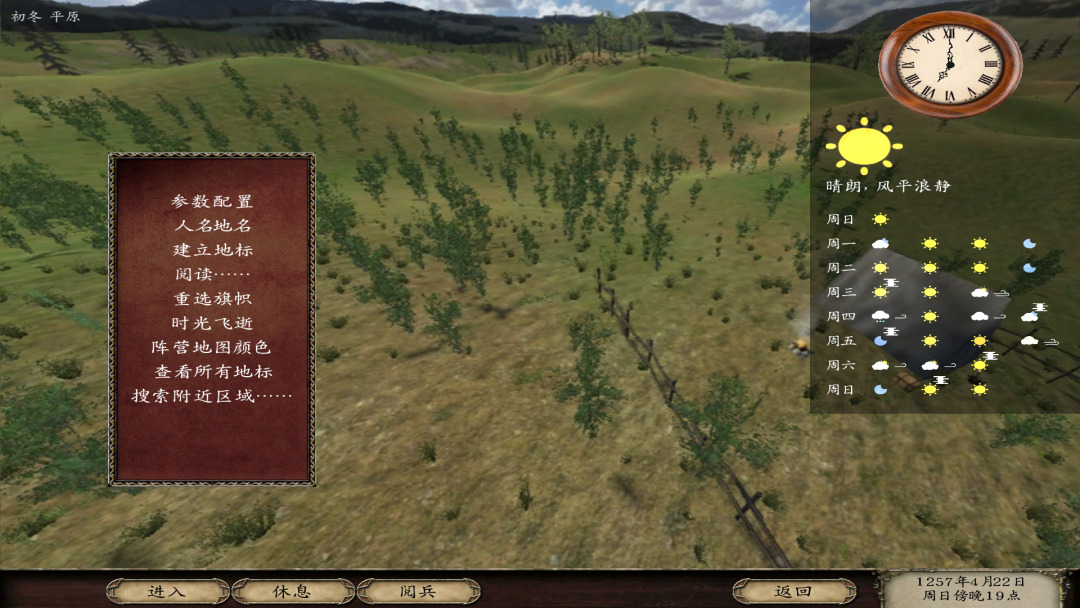Screen dimensions: 1080x608
Task: Open the 参数配置 settings entry
Action: 212,201
